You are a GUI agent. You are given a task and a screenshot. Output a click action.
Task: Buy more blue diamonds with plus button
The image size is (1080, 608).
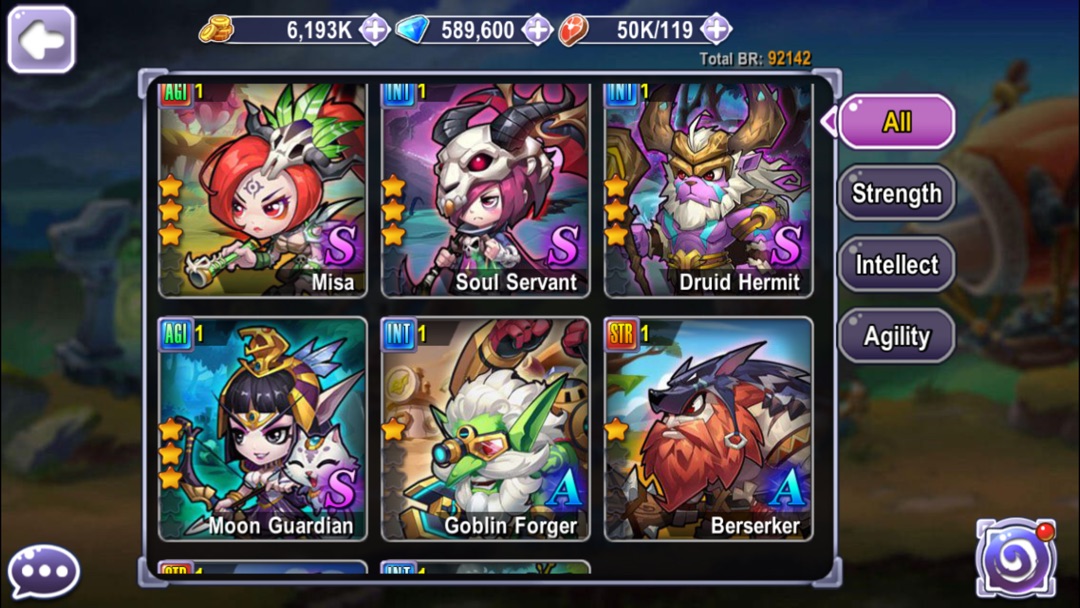pyautogui.click(x=537, y=30)
